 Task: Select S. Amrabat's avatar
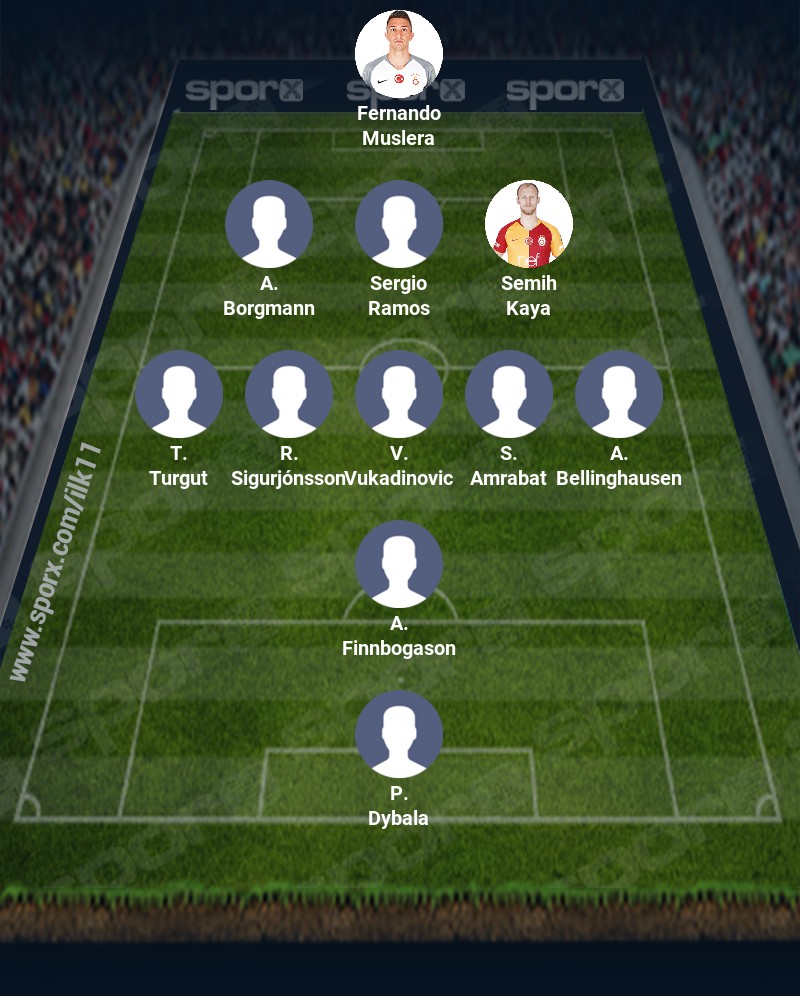509,394
